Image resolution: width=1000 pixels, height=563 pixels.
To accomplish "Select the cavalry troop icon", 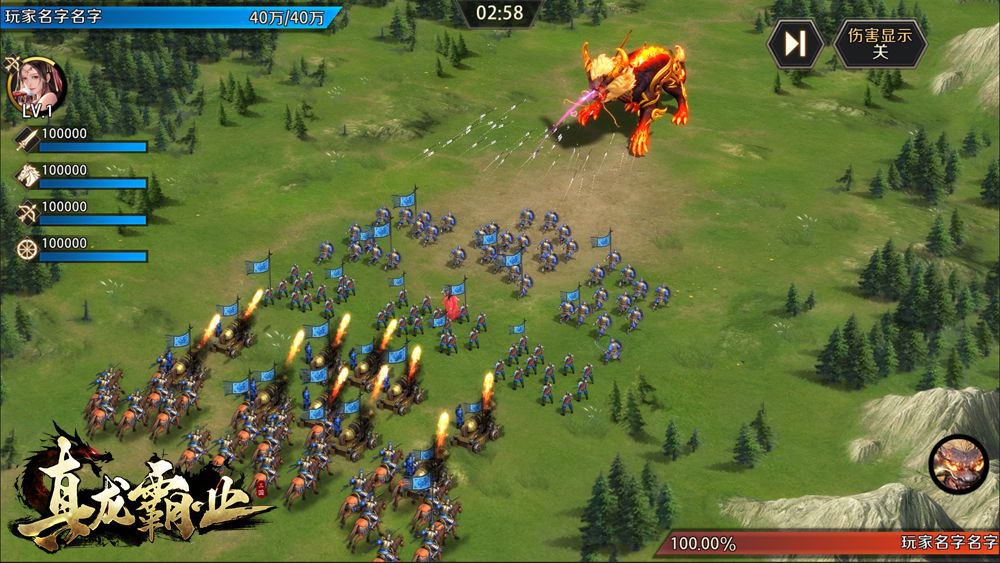I will (27, 176).
